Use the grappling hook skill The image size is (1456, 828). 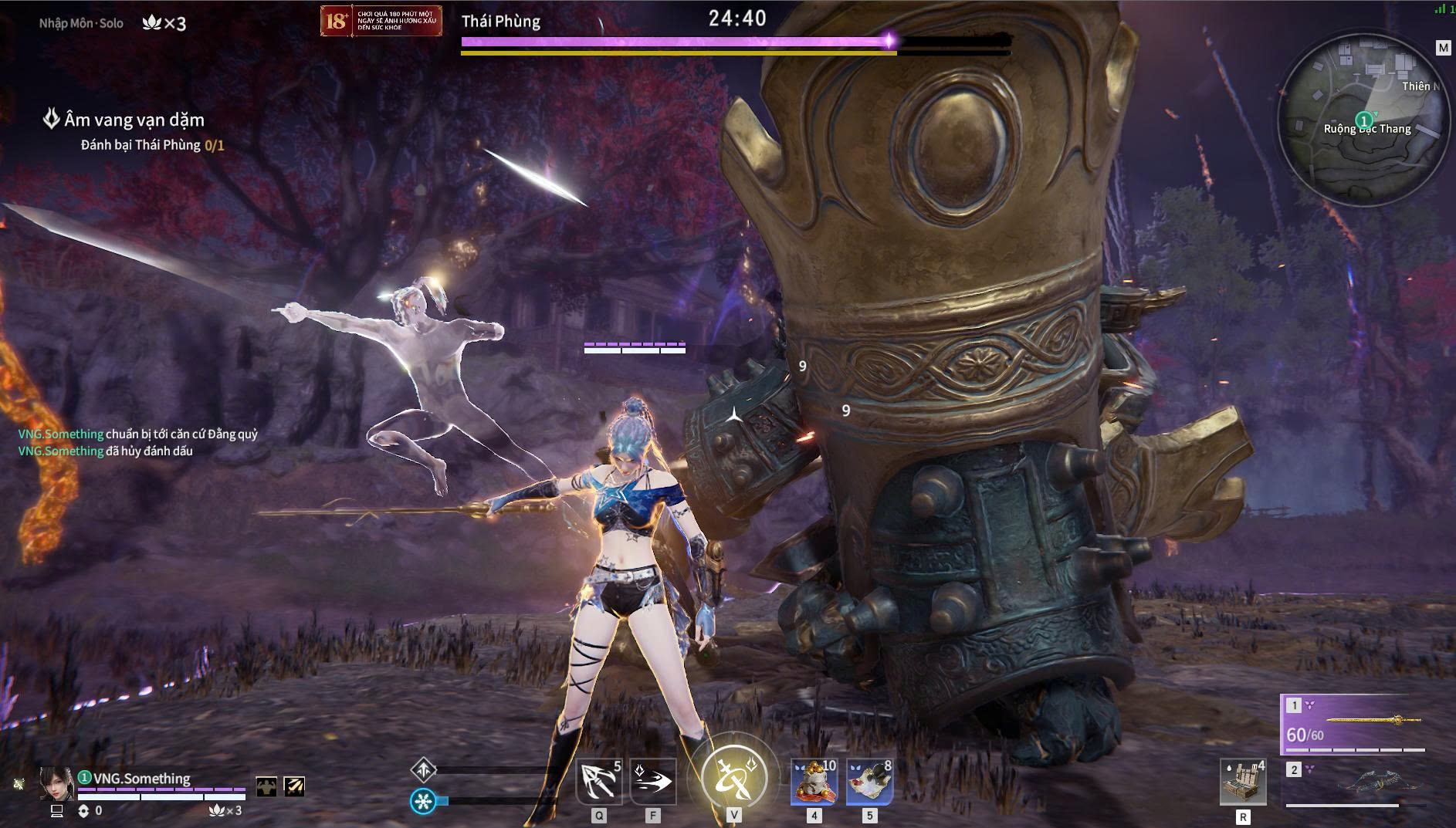tap(599, 781)
